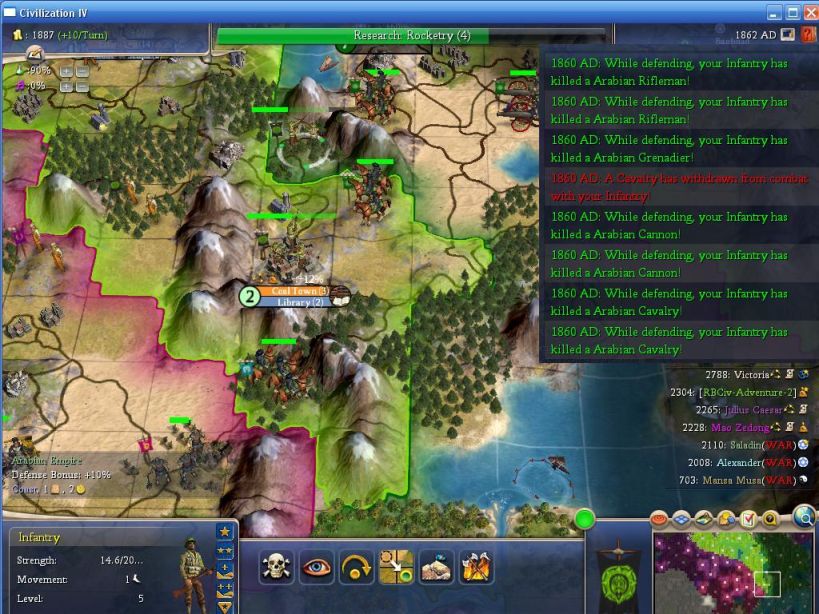Minimize the Civilization IV window
Image resolution: width=819 pixels, height=614 pixels.
tap(774, 12)
